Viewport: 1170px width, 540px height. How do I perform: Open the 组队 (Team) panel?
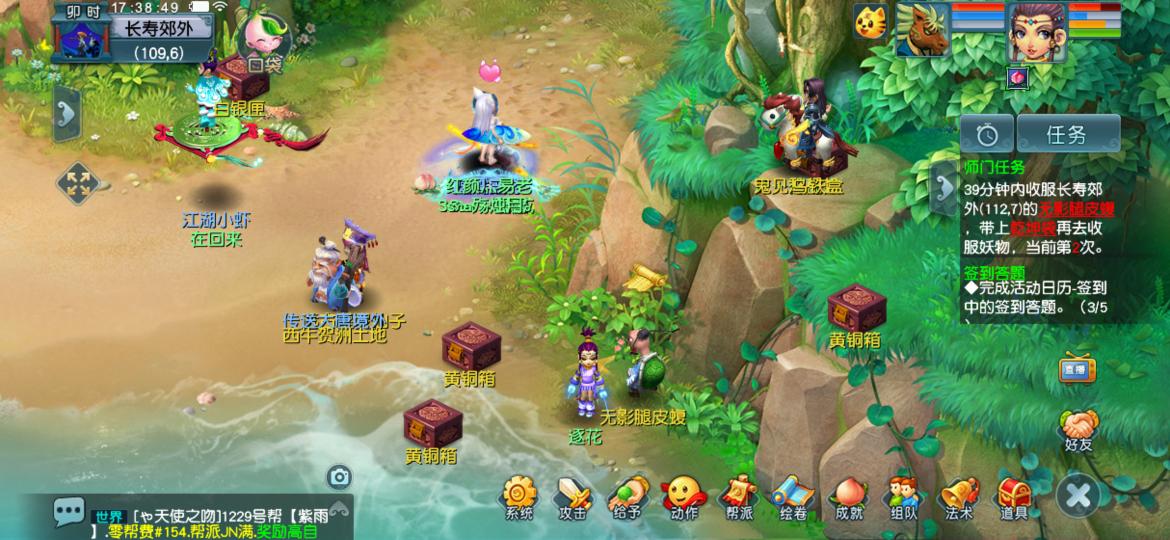click(x=903, y=497)
